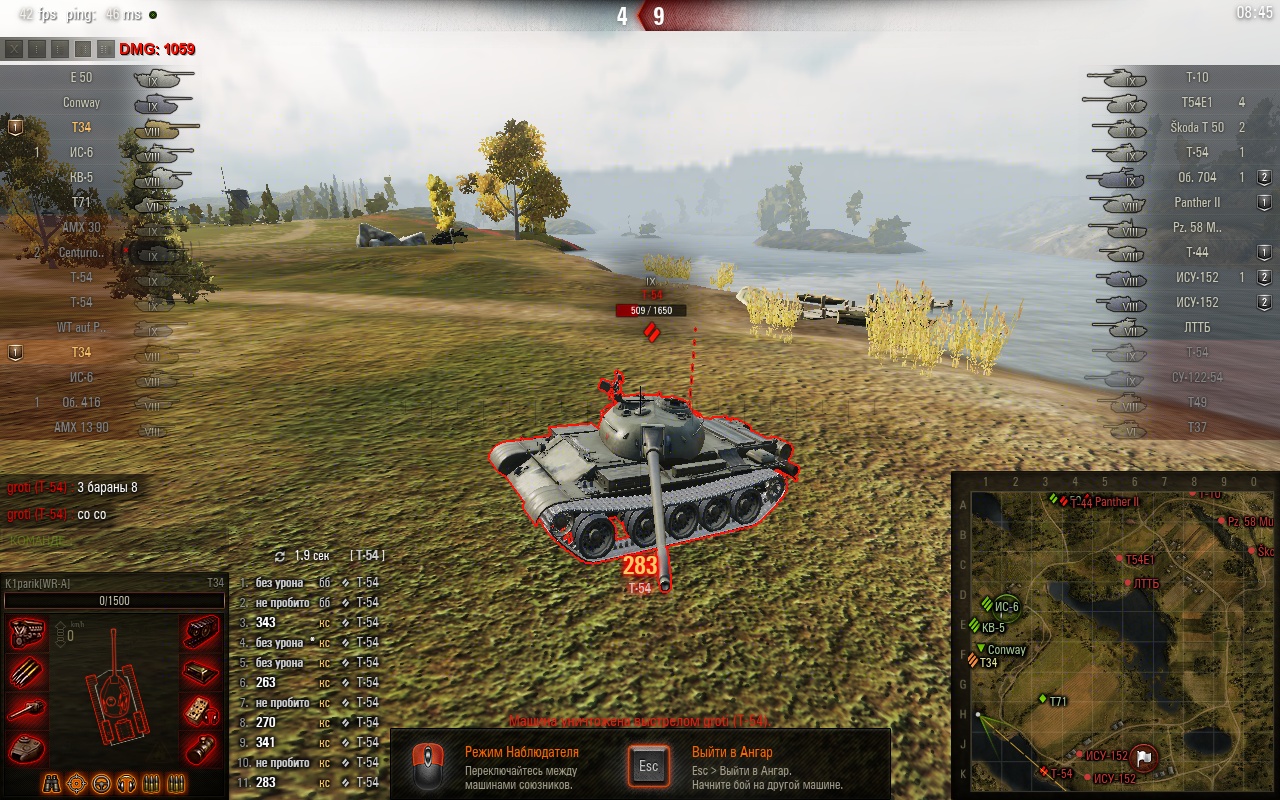Pick the T71 entry in the ally list
Image resolution: width=1280 pixels, height=800 pixels.
pyautogui.click(x=82, y=203)
